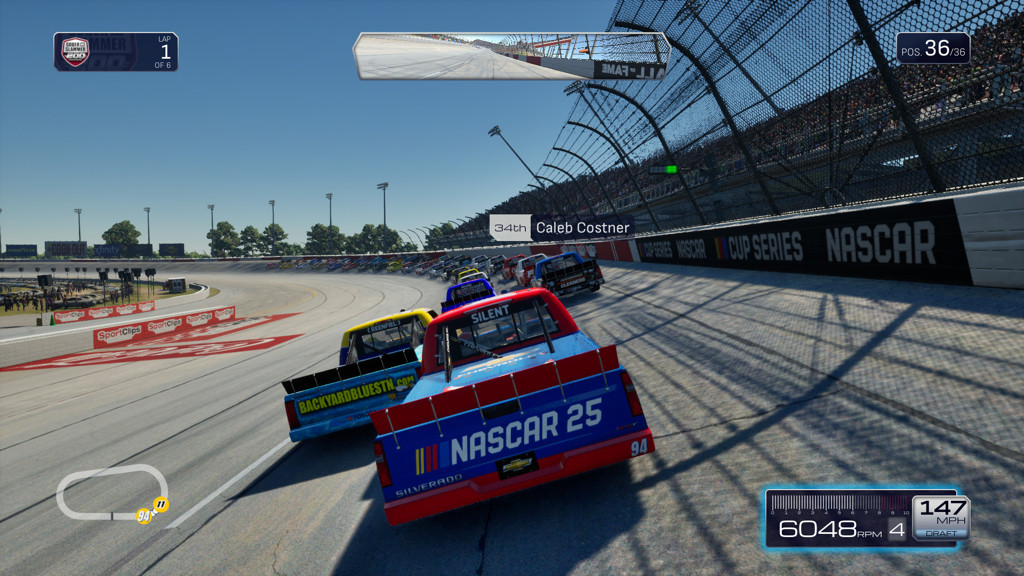The image size is (1024, 576).
Task: Select the rear-view mirror panel
Action: coord(511,56)
